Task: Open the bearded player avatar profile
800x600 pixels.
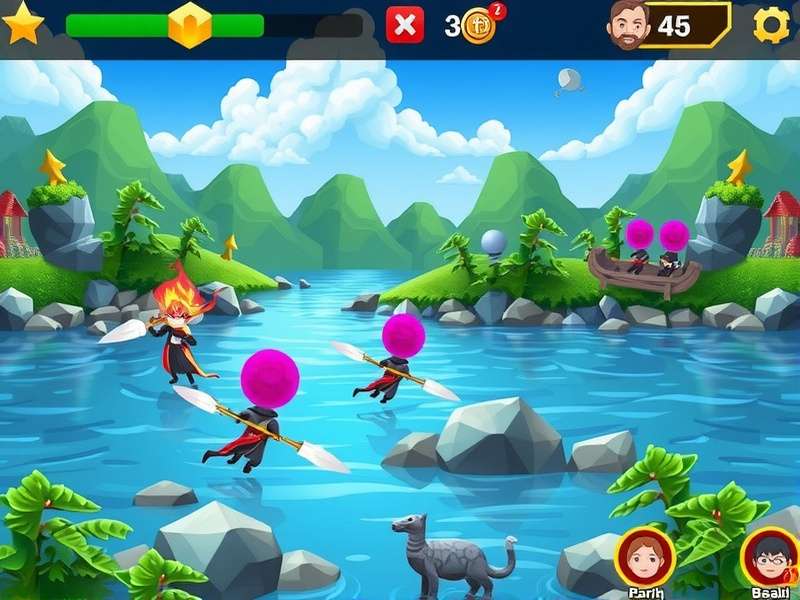Action: tap(628, 24)
